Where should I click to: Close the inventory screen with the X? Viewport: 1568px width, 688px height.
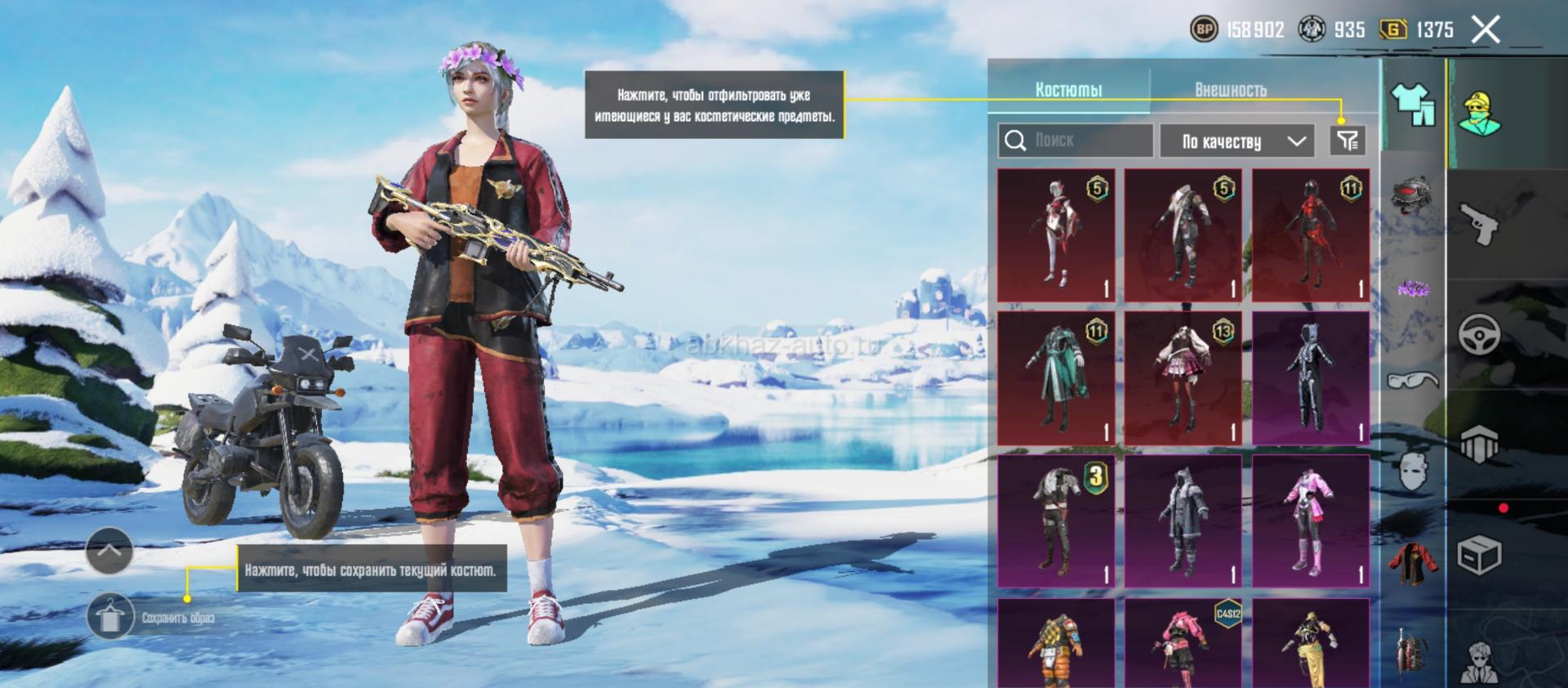[x=1486, y=30]
